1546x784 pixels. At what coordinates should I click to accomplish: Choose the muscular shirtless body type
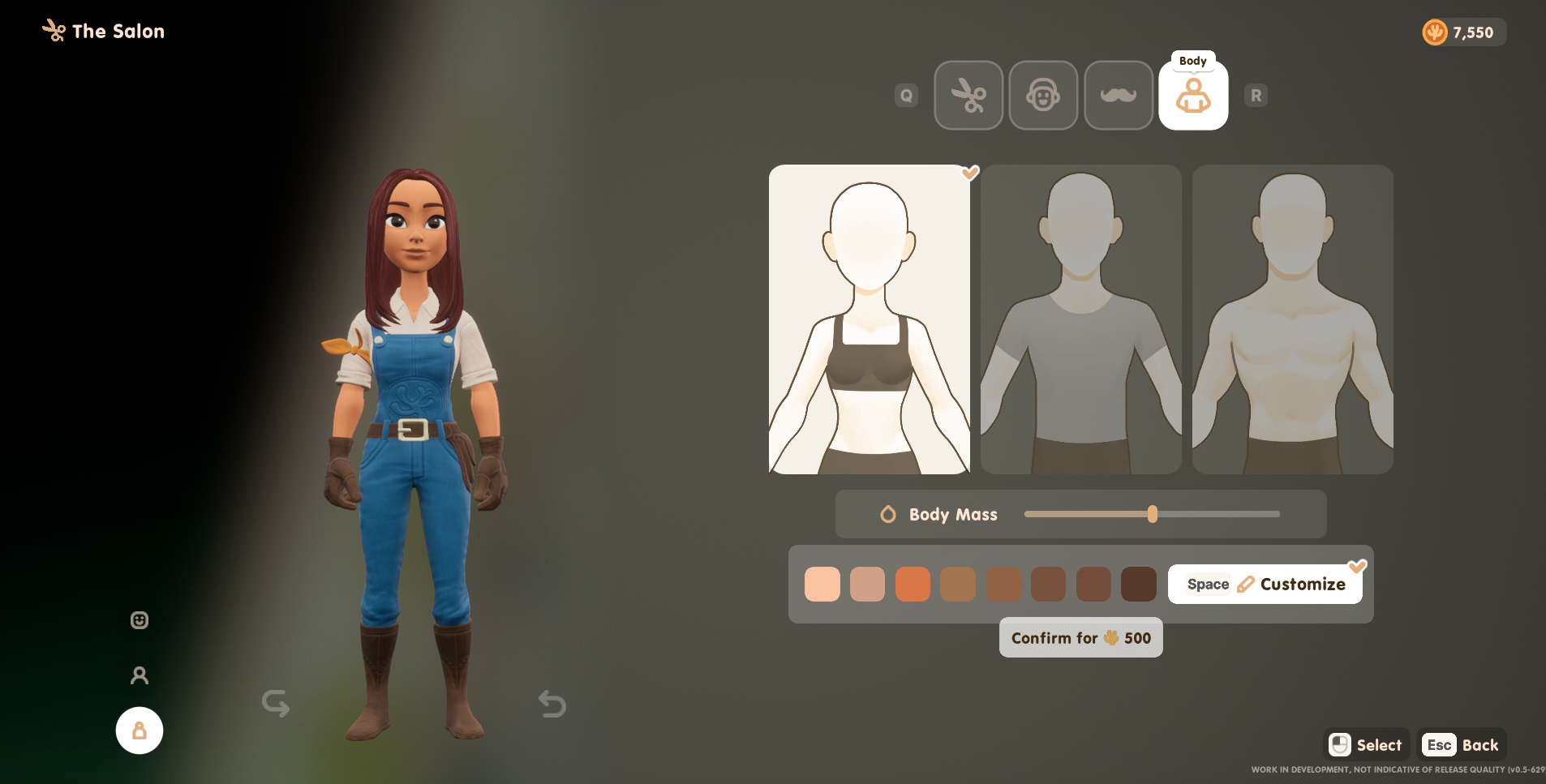1292,319
